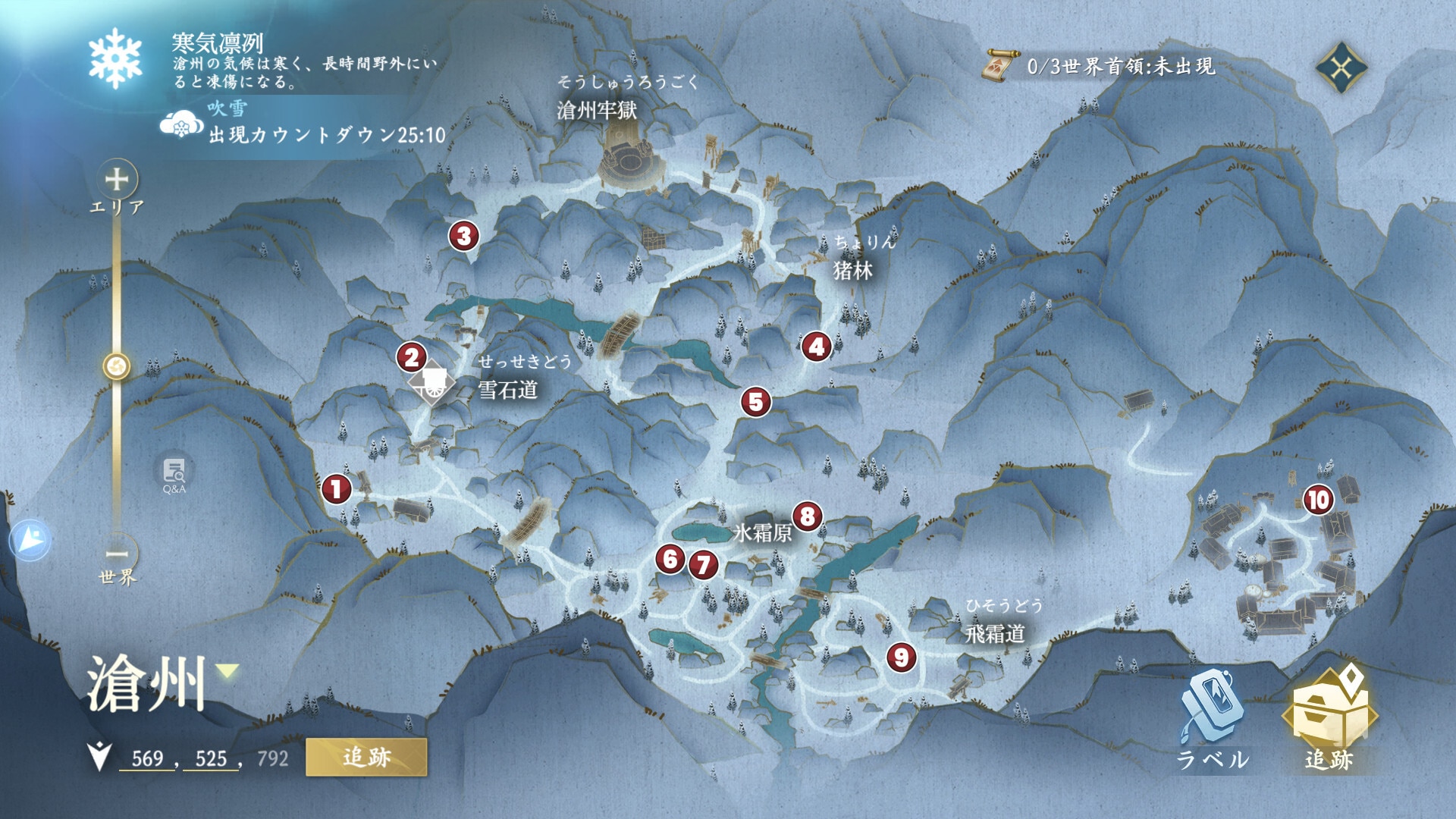Zoom out the map with minus button
The image size is (1456, 819).
(117, 553)
